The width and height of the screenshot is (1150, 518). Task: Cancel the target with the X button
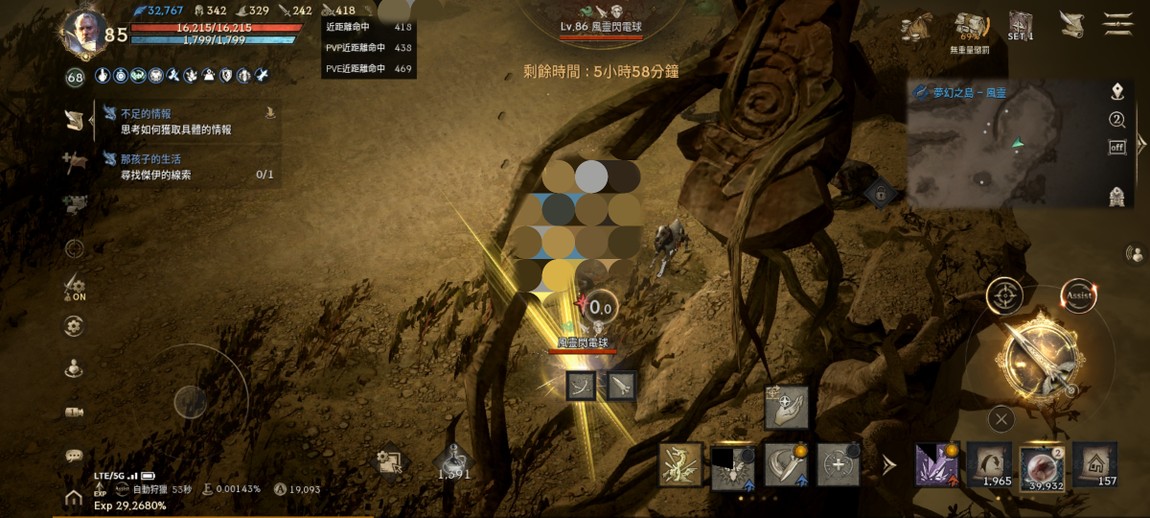tap(1001, 419)
